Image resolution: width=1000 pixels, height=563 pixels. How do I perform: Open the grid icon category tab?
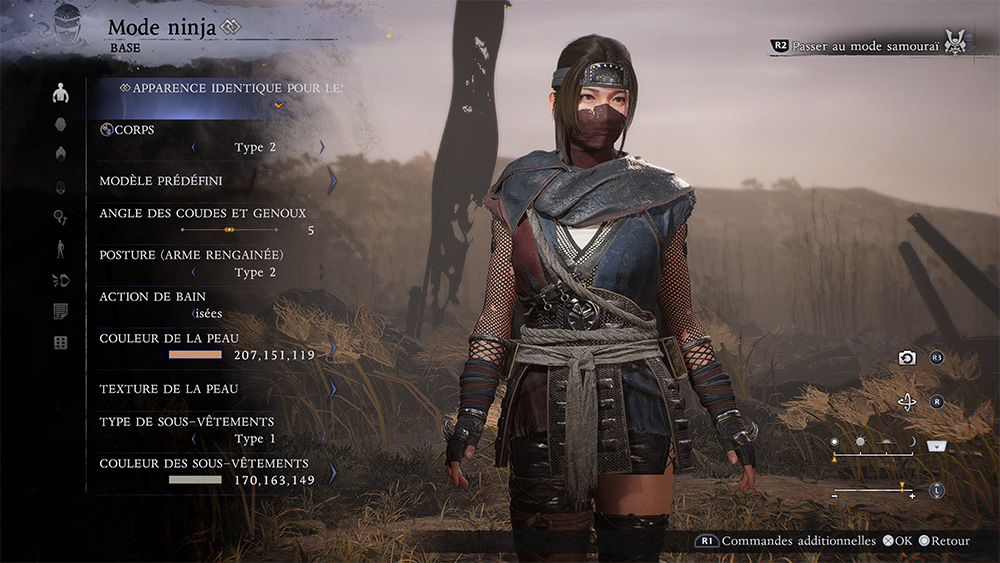point(61,343)
